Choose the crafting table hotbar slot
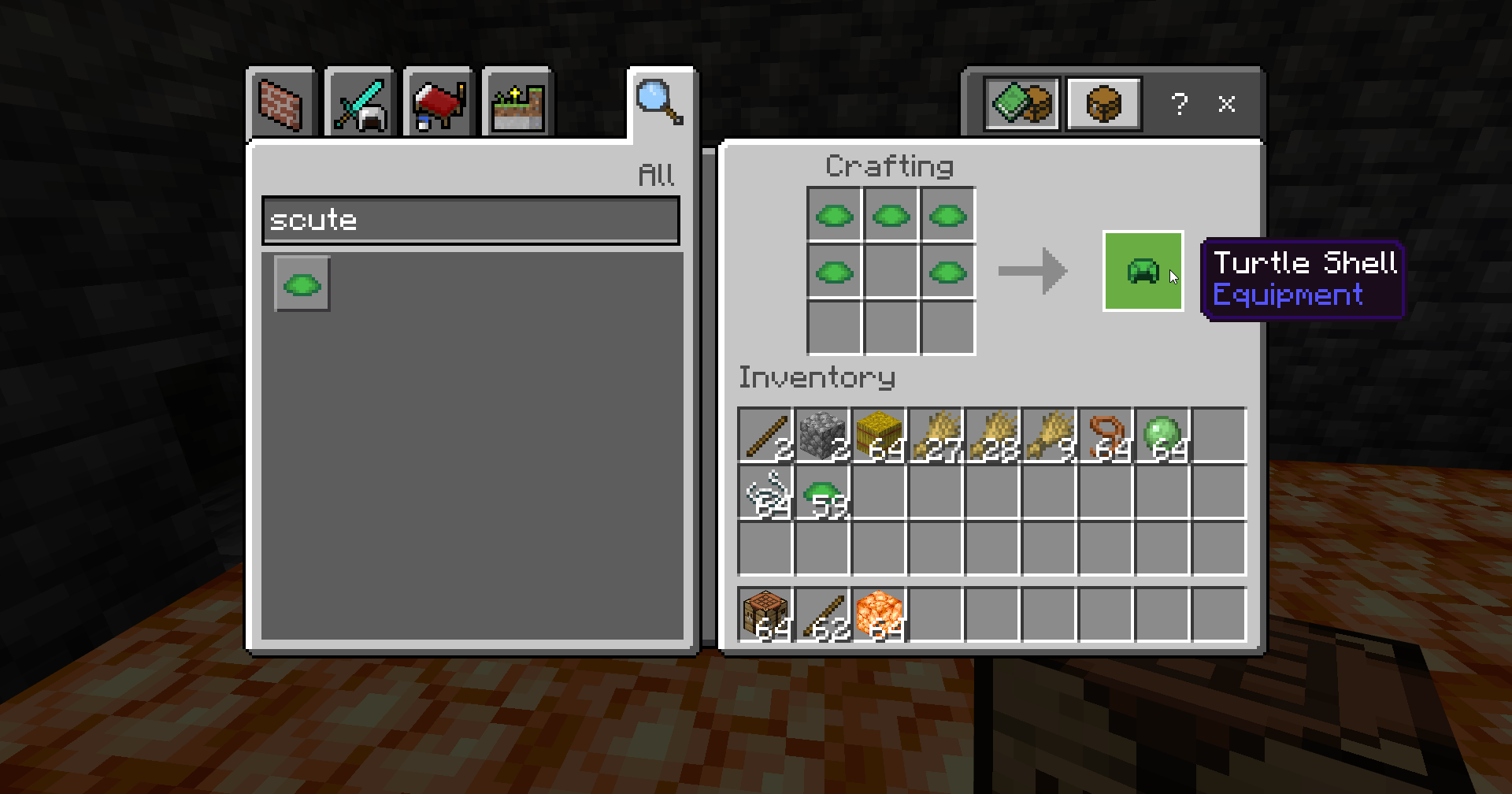 (765, 615)
